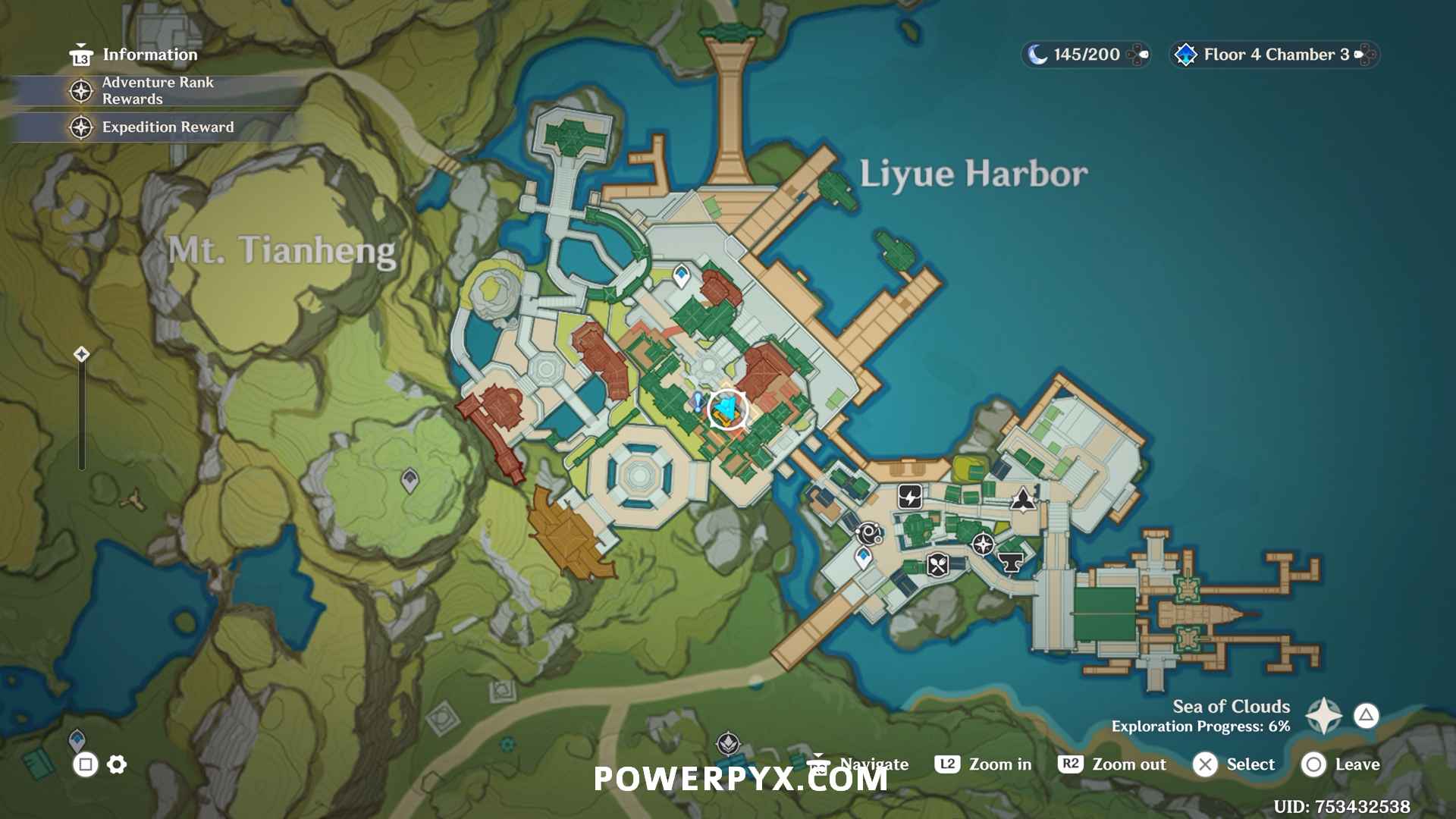Click the player location arrow marker
This screenshot has width=1456, height=819.
[727, 409]
